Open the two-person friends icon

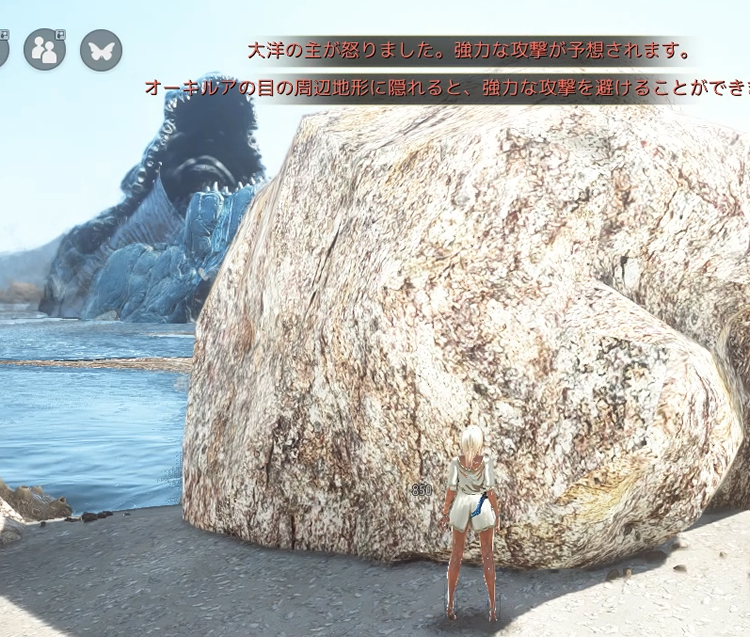[44, 49]
